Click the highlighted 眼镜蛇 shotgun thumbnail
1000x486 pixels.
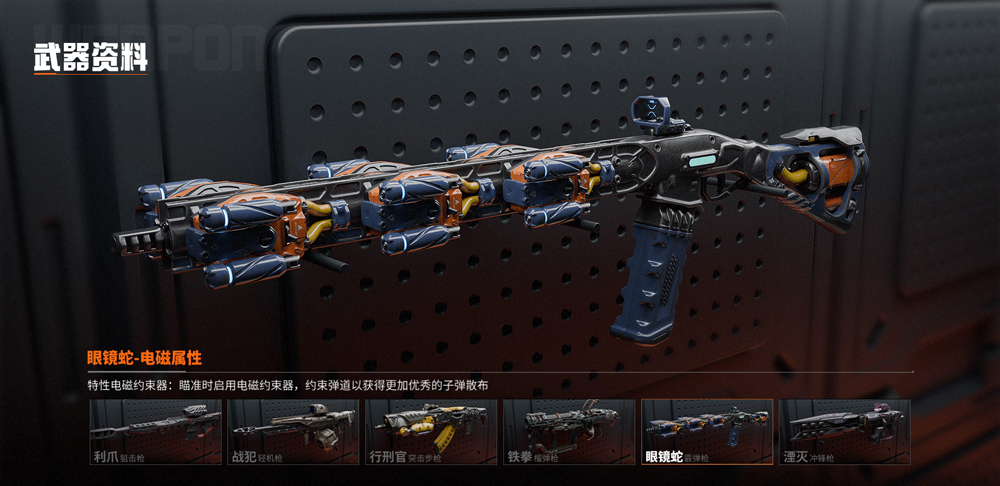pos(707,432)
